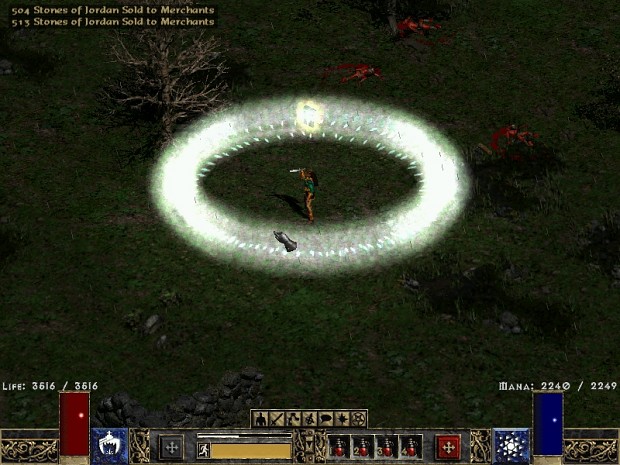Use the red potion in belt slot 1
This screenshot has height=465, width=620.
(x=339, y=446)
